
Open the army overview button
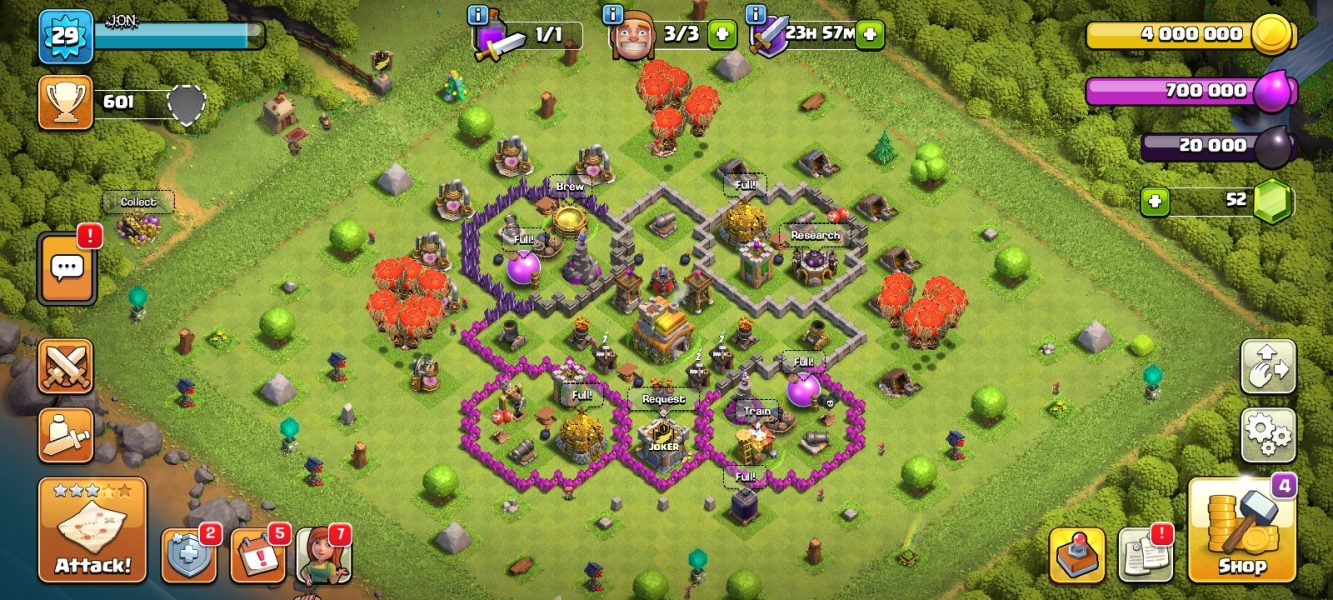pos(66,435)
